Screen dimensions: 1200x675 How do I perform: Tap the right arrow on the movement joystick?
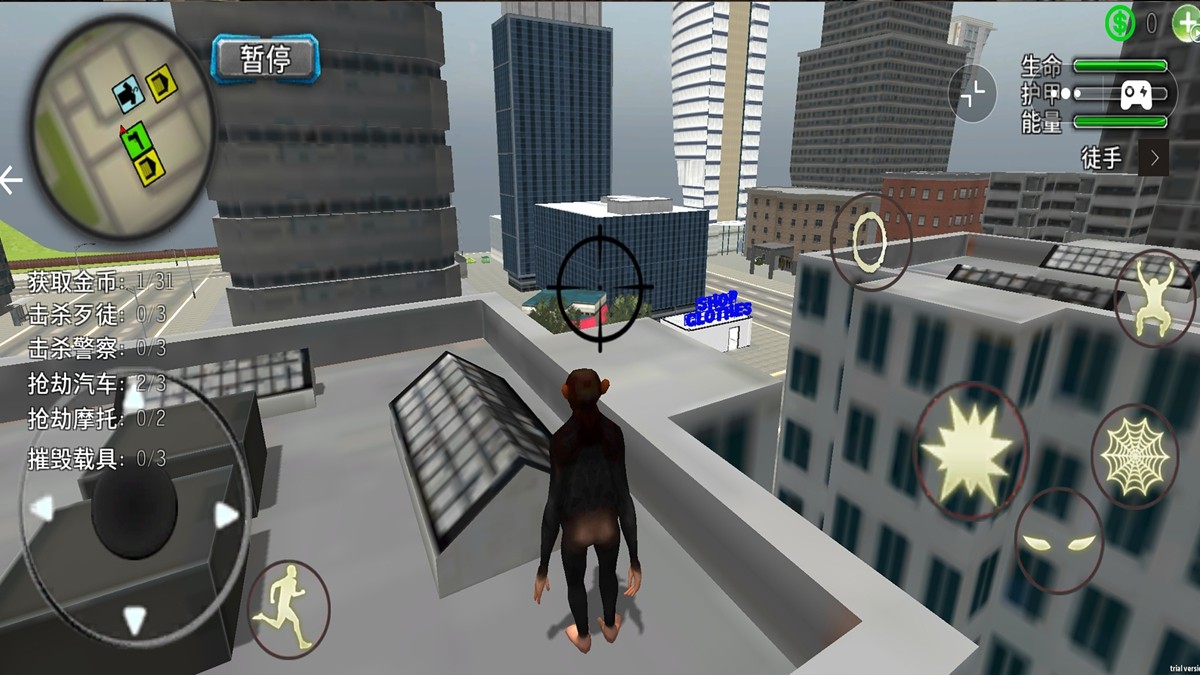point(227,515)
